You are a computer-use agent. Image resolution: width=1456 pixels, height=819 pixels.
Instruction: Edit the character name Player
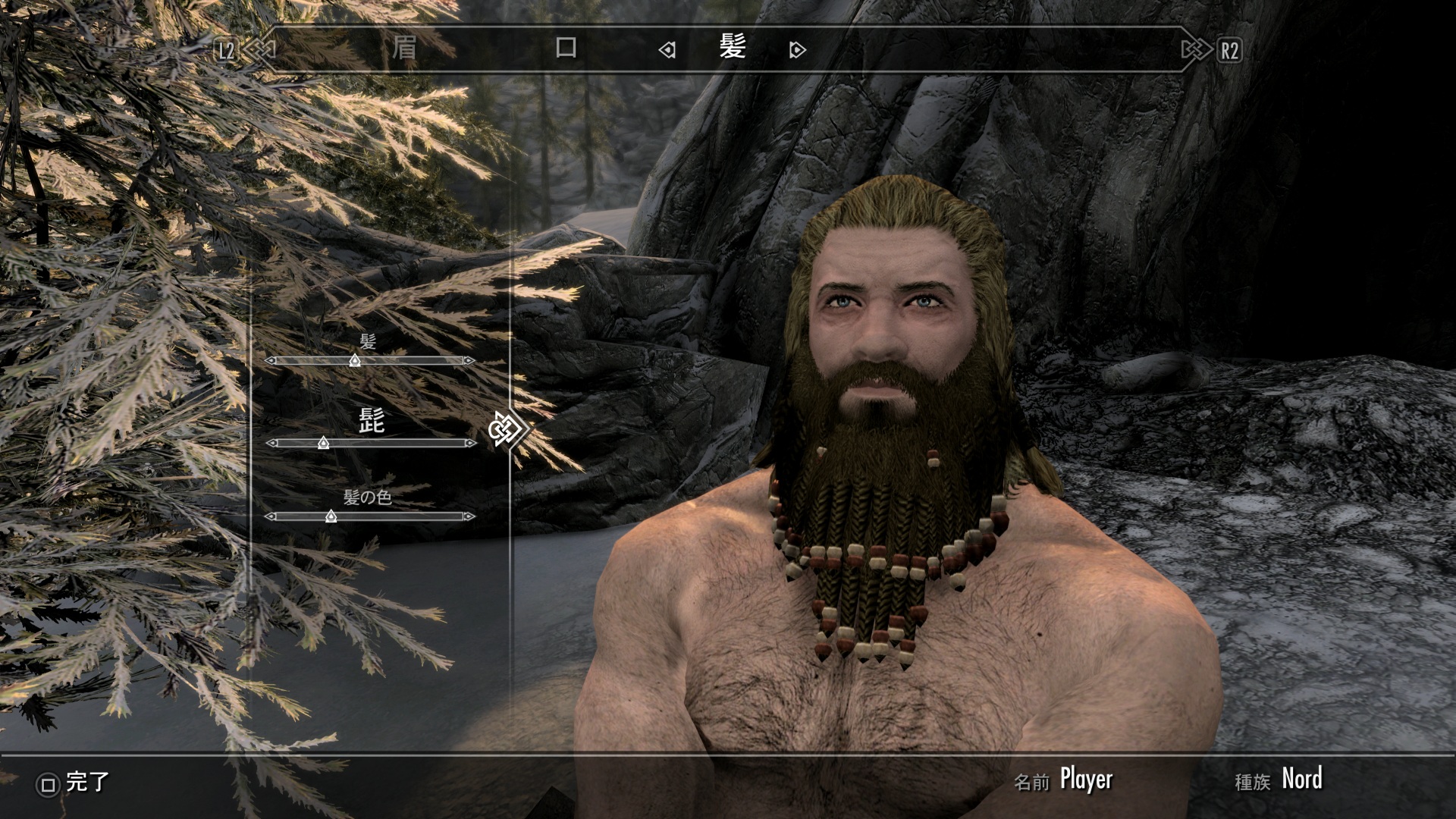[x=1085, y=780]
